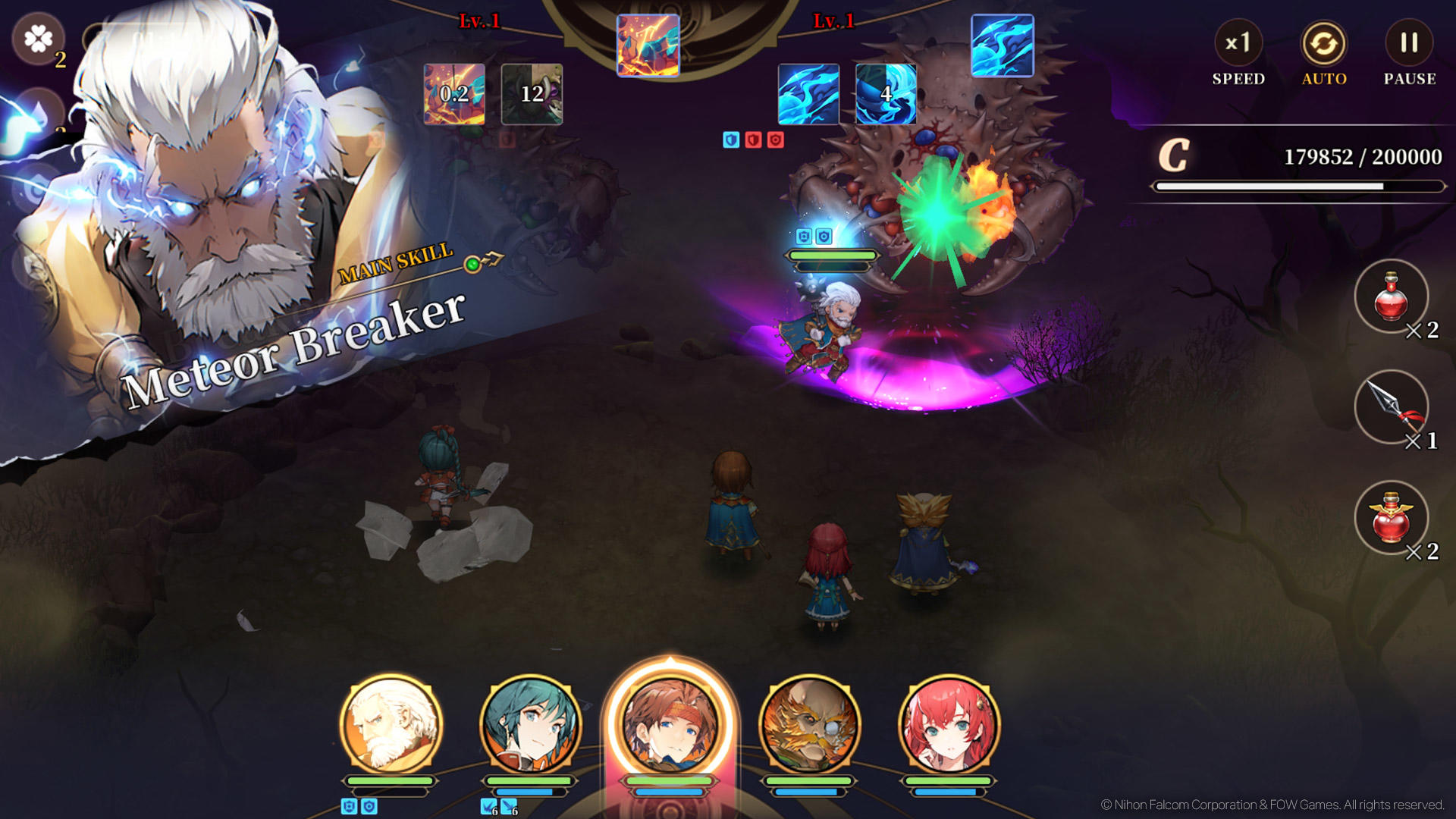Tap a shield buff icon above the hero's health bar
The height and width of the screenshot is (819, 1456).
[x=803, y=236]
